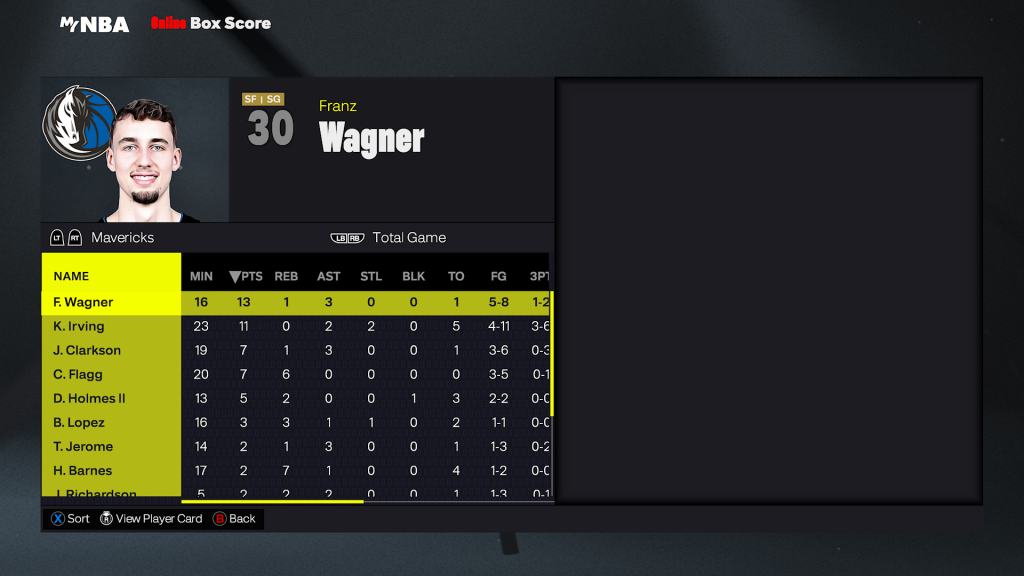Sort stats by the AST column

(x=328, y=276)
